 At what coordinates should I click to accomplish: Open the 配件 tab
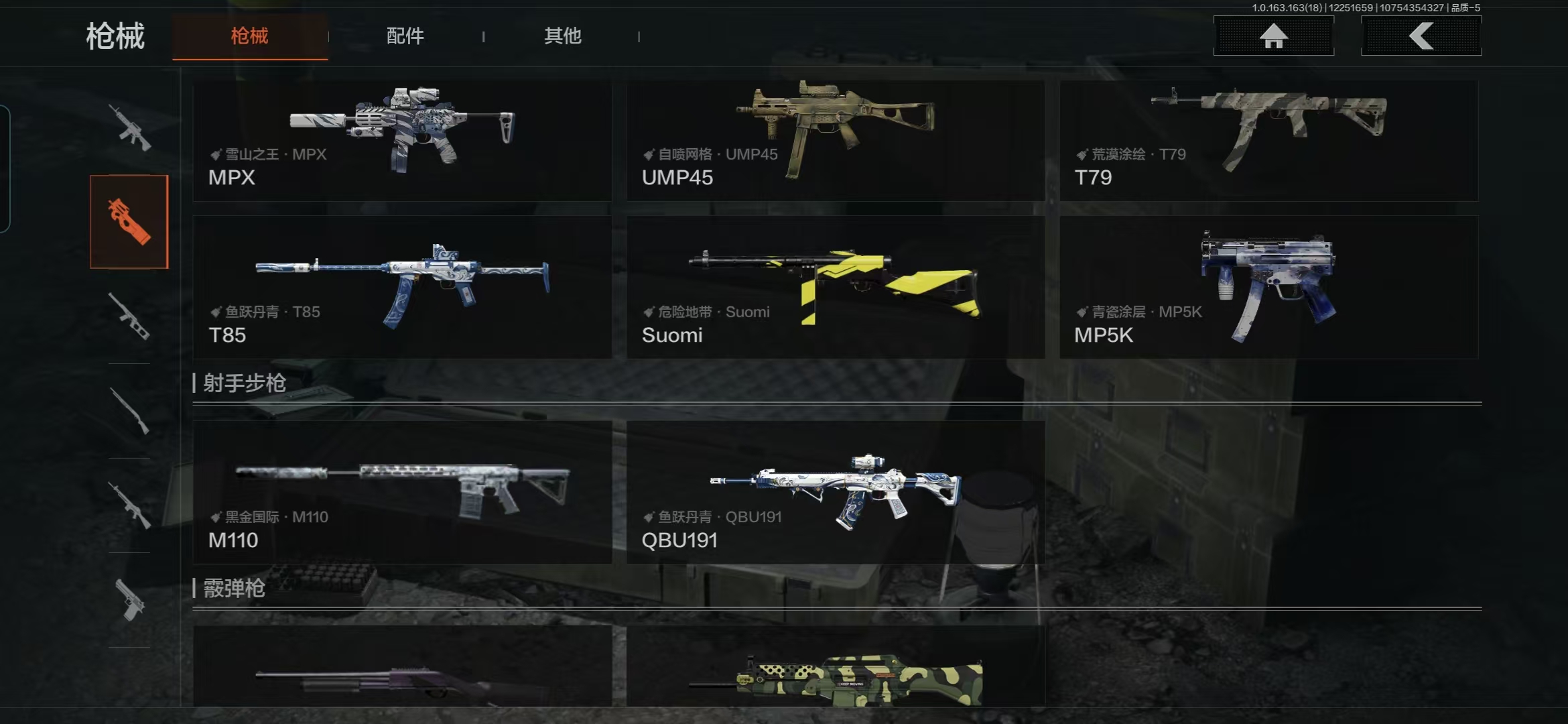coord(405,36)
